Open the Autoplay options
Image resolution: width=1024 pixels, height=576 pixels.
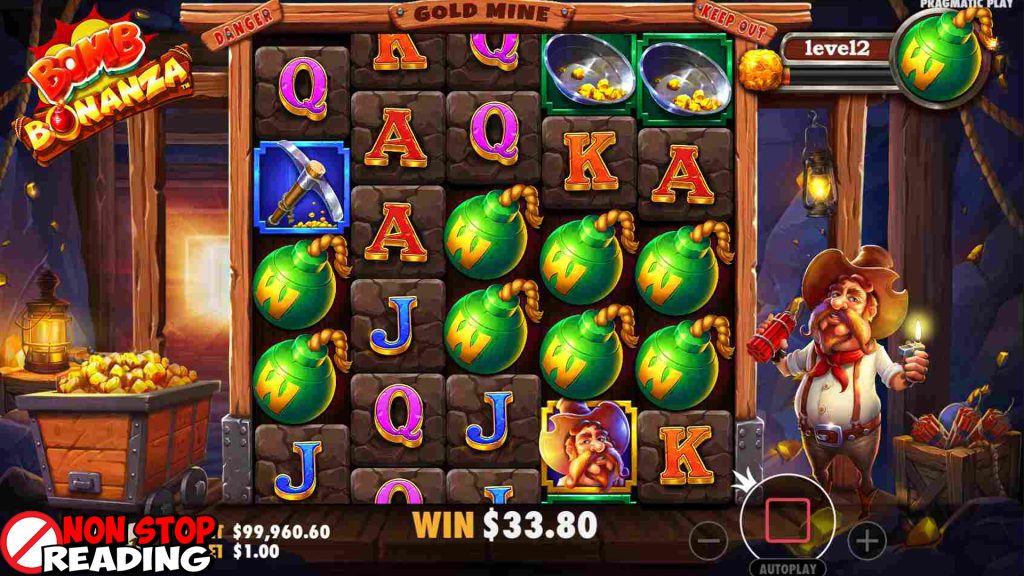tap(786, 567)
